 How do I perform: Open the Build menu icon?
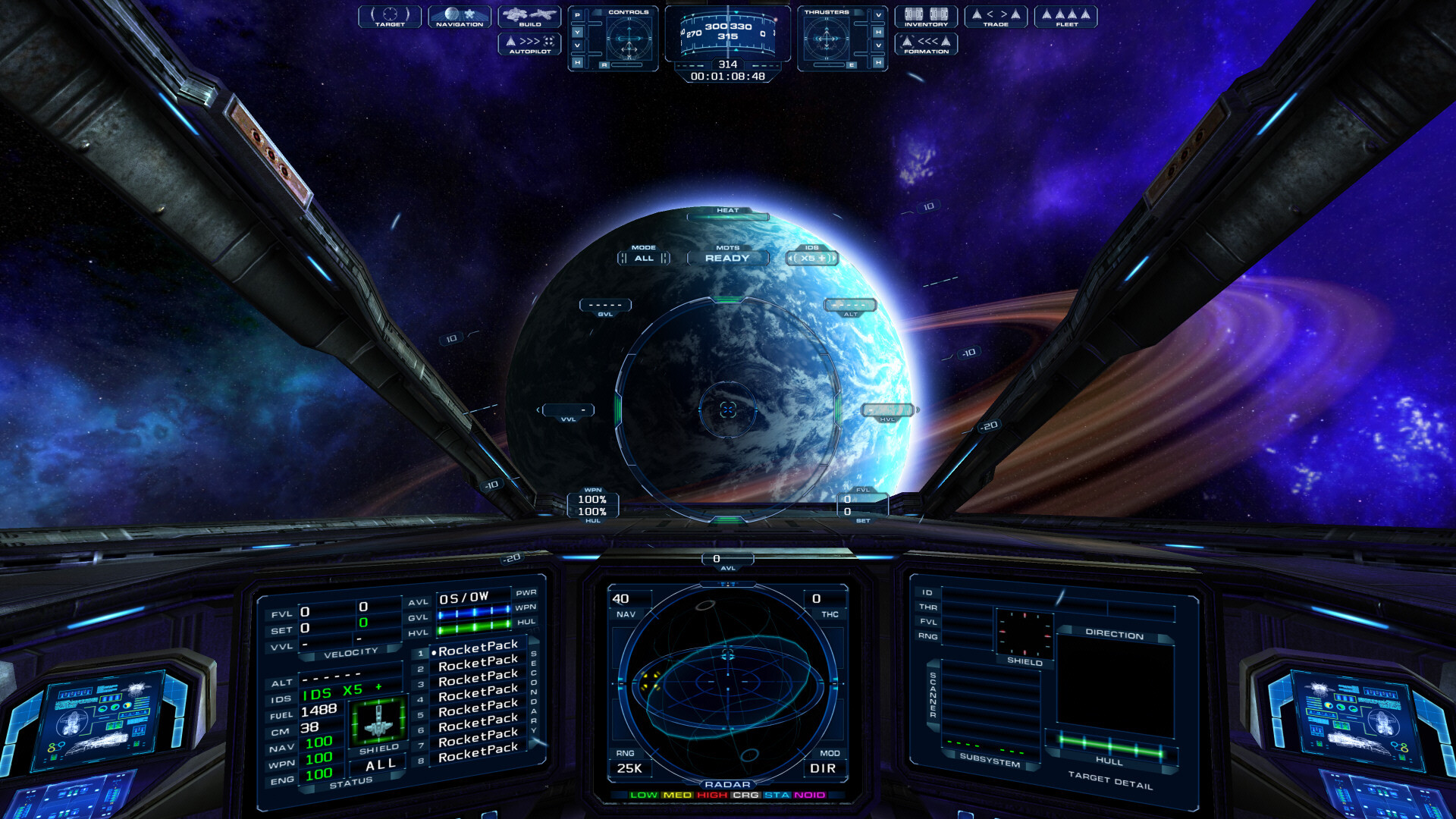[529, 17]
